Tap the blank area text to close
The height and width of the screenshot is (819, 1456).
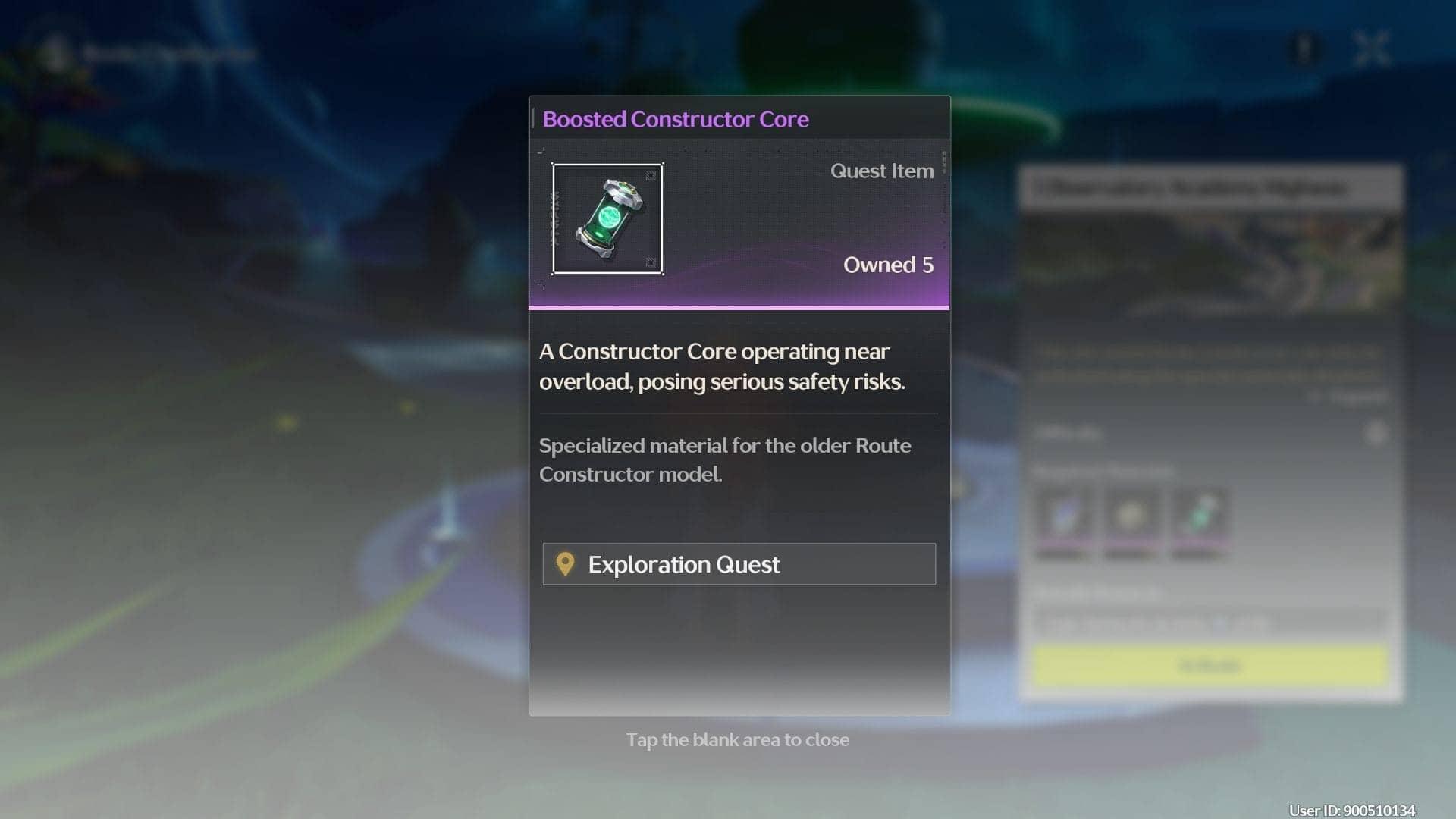[737, 740]
